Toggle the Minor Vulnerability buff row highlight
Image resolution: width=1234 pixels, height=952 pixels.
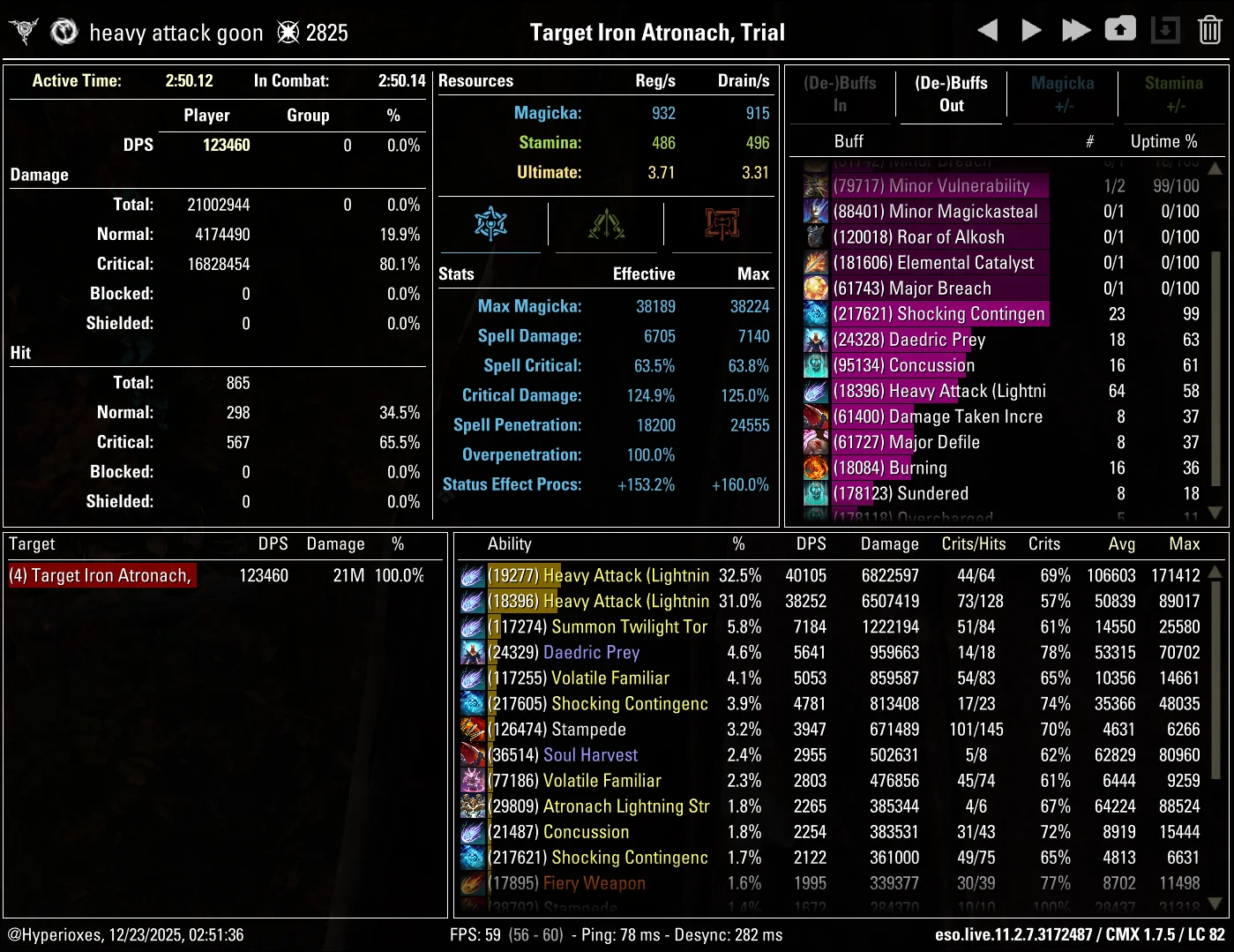[x=939, y=186]
